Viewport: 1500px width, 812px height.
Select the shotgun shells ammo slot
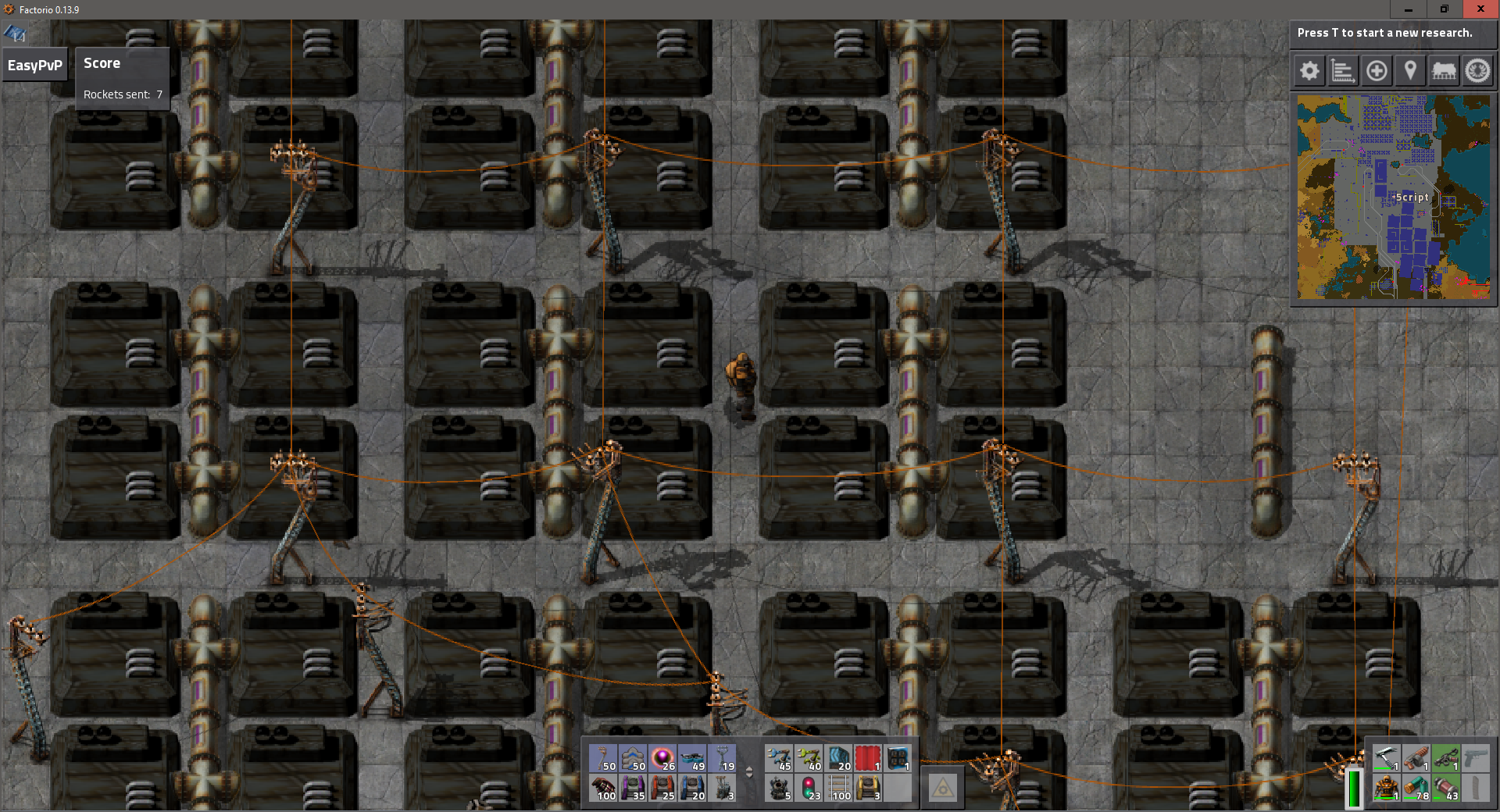[x=1415, y=789]
